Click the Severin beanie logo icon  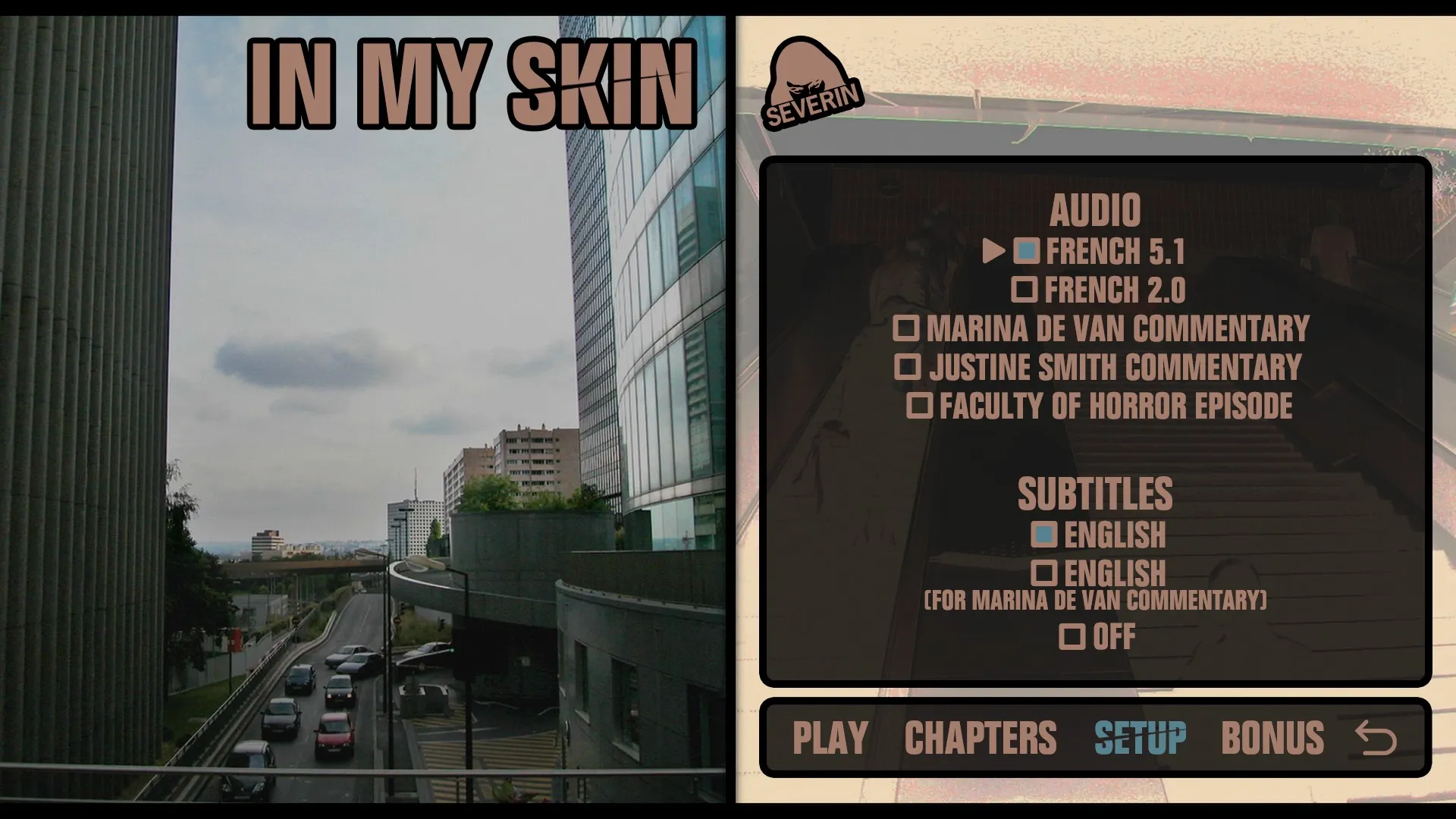pyautogui.click(x=811, y=83)
